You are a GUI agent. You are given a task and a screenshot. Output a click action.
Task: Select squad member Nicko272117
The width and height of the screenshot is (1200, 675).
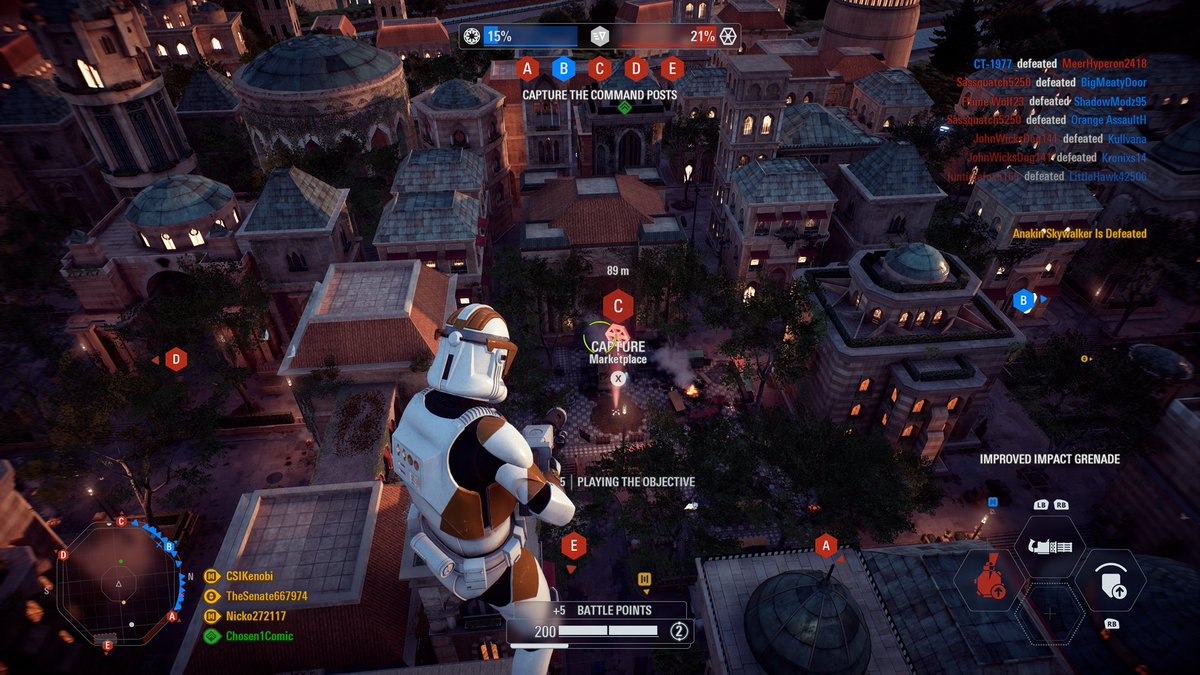point(255,616)
